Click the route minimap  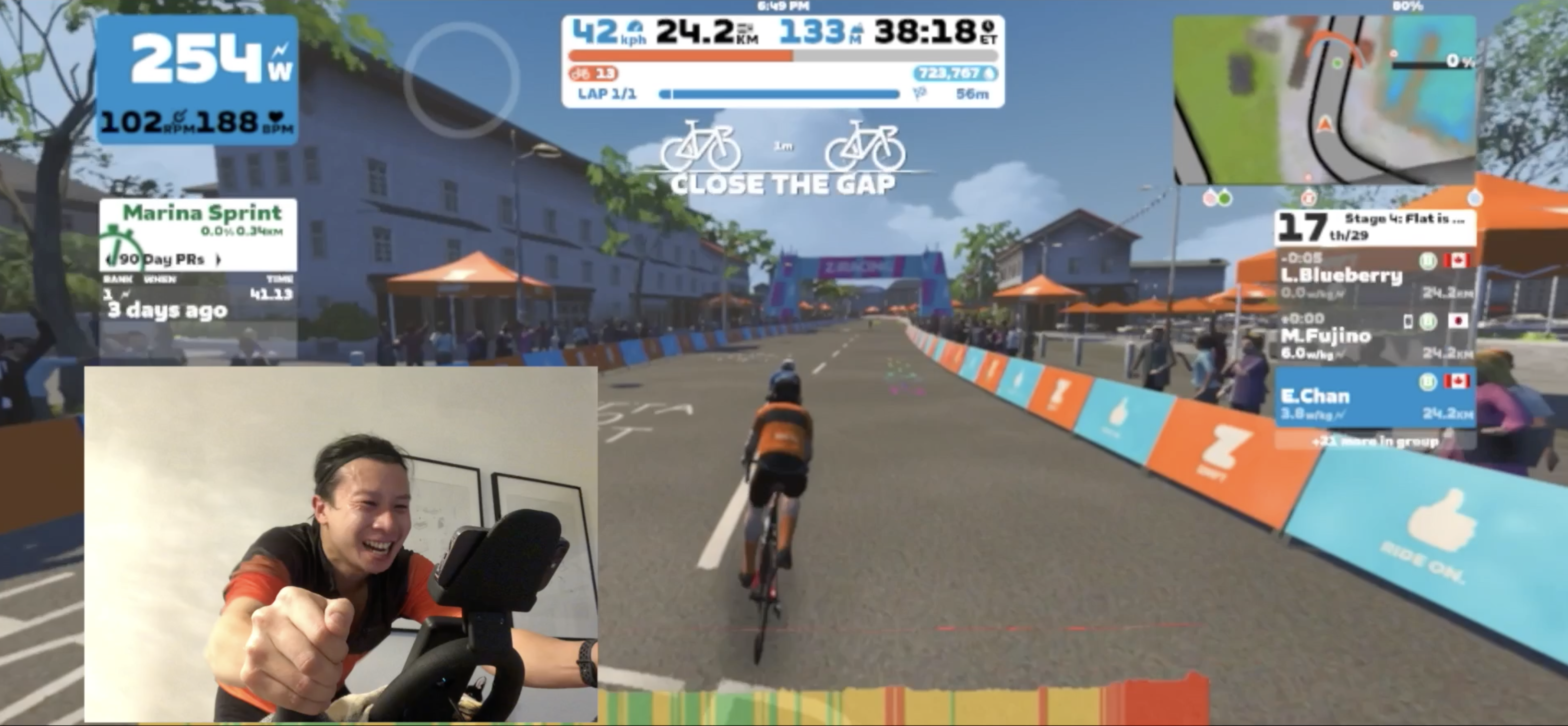[x=1324, y=99]
